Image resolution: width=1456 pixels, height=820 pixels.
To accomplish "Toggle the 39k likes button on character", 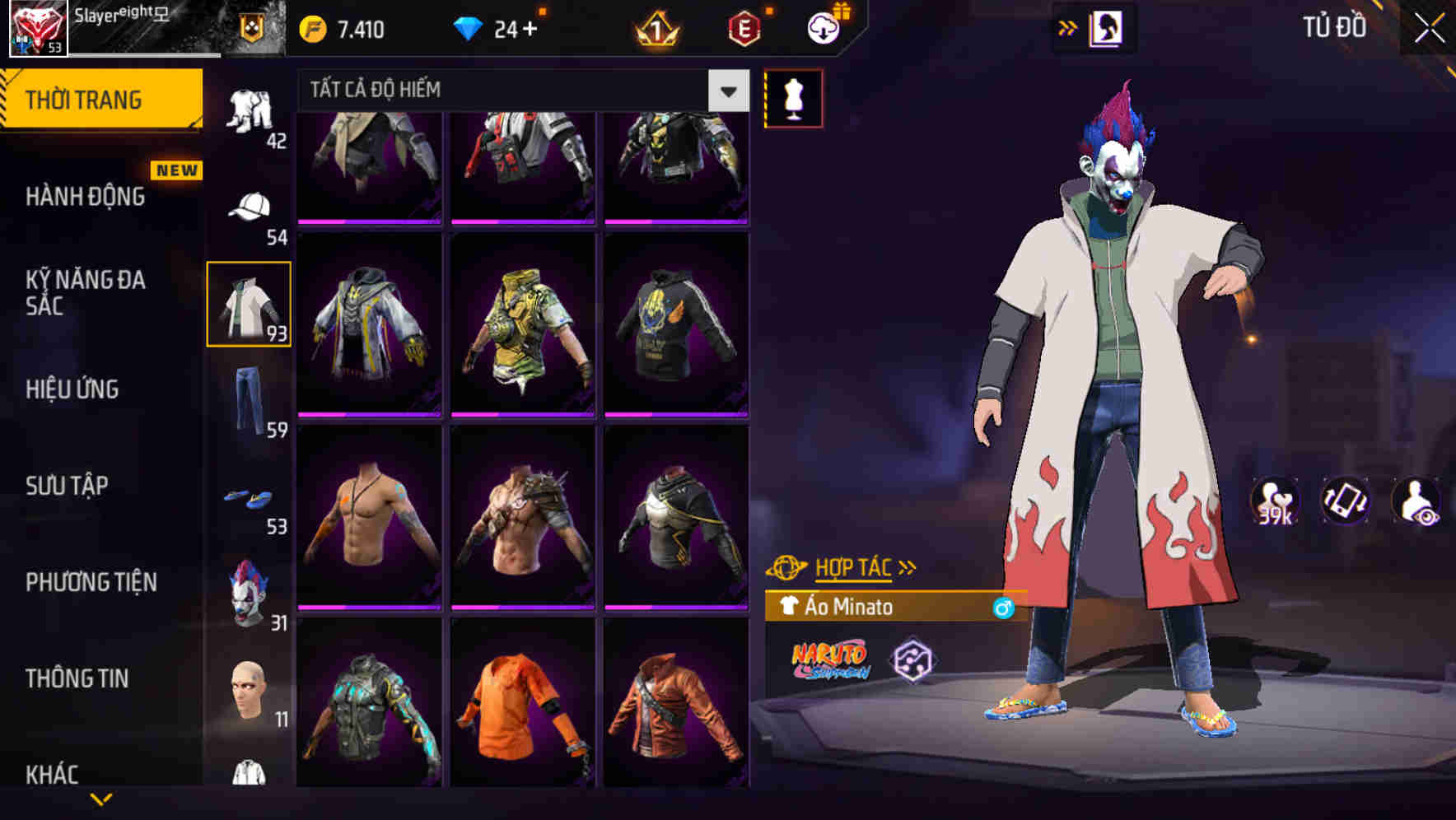I will coord(1275,505).
